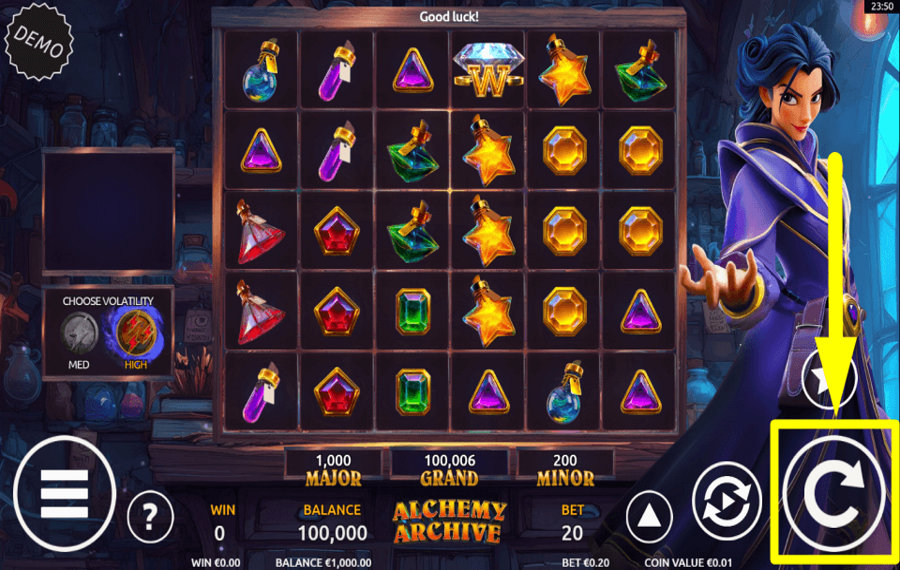Select MED volatility

tap(79, 332)
